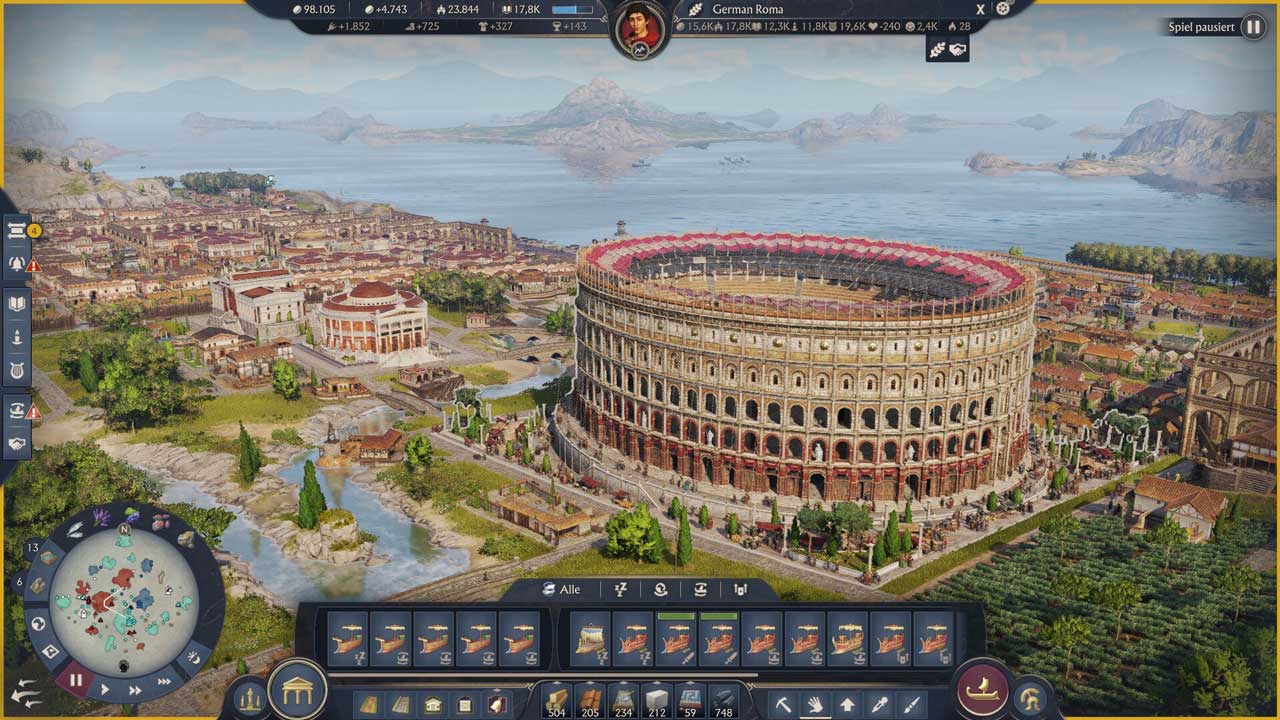Select the hand move tool
The image size is (1280, 720).
coord(815,704)
